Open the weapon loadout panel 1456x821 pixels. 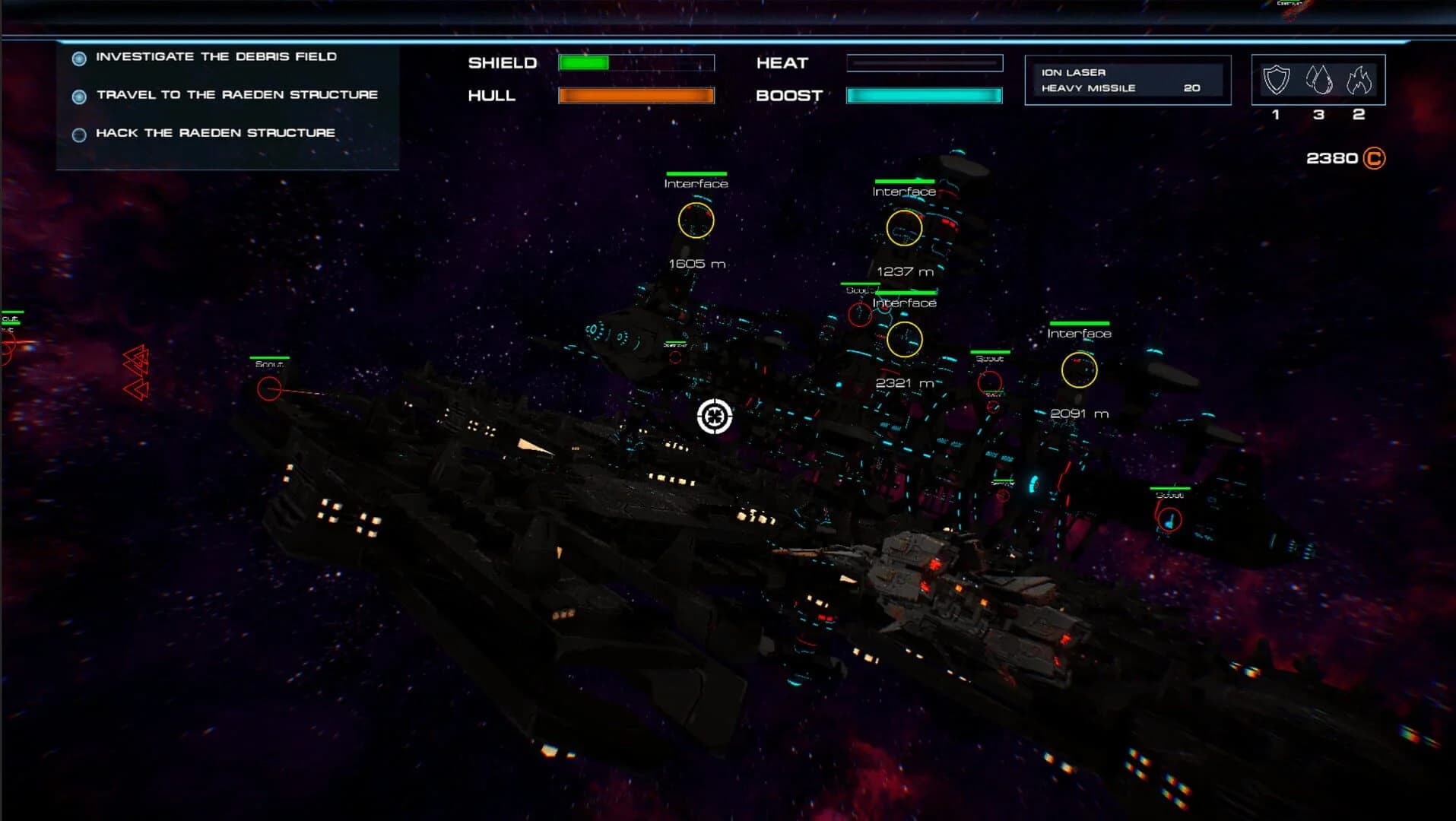click(x=1128, y=79)
